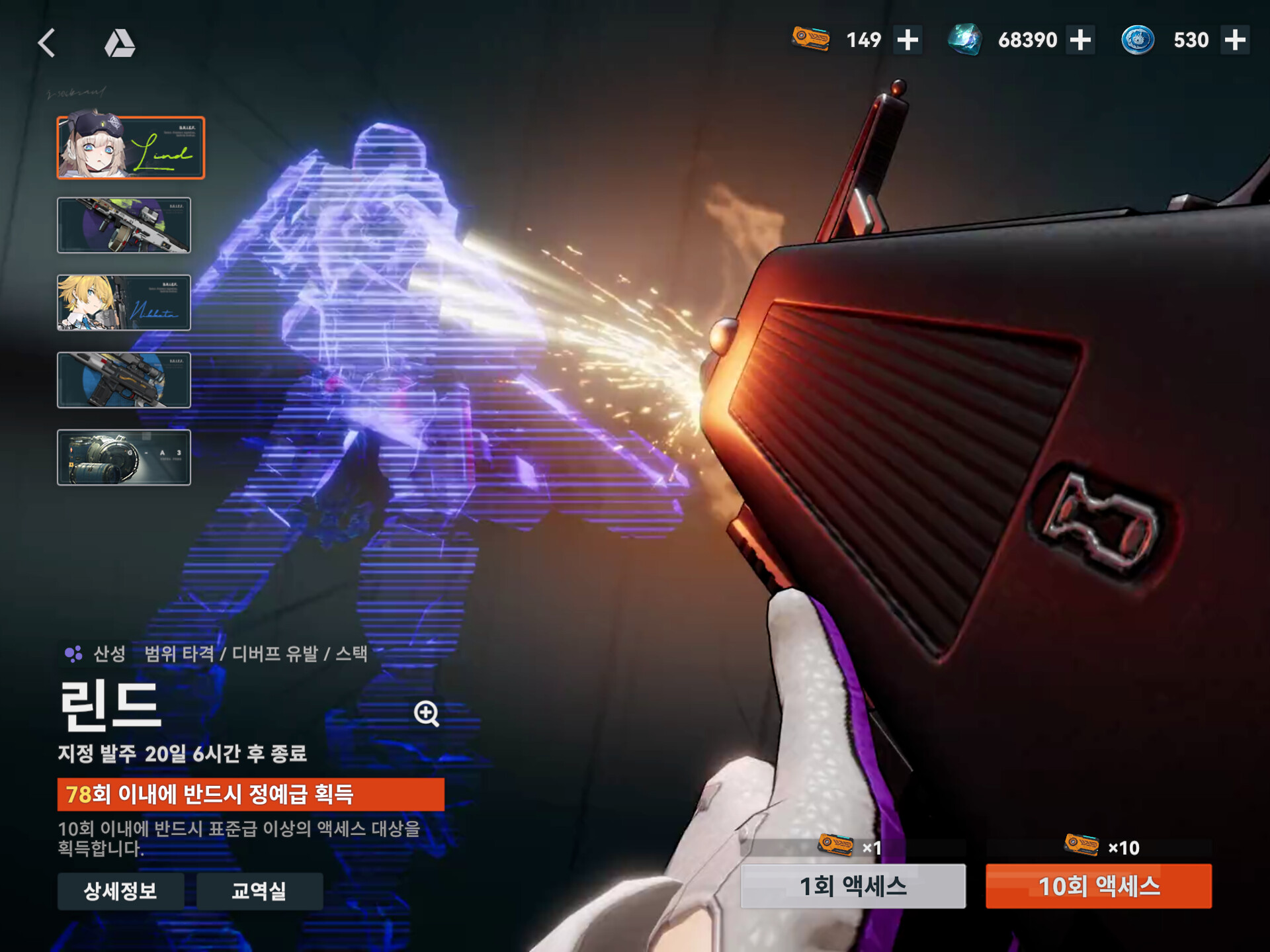This screenshot has width=1270, height=952.
Task: Go back with the arrow button
Action: 46,43
